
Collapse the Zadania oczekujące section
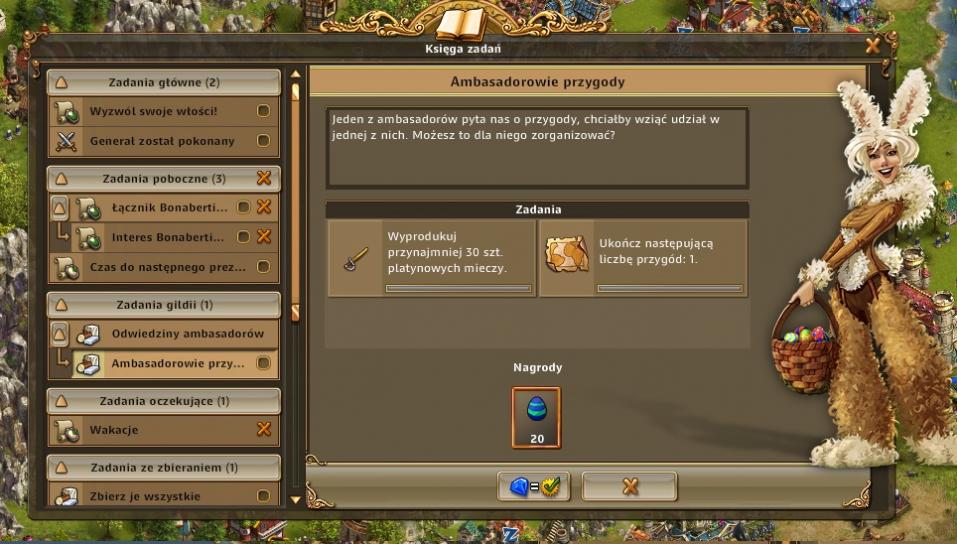[61, 401]
